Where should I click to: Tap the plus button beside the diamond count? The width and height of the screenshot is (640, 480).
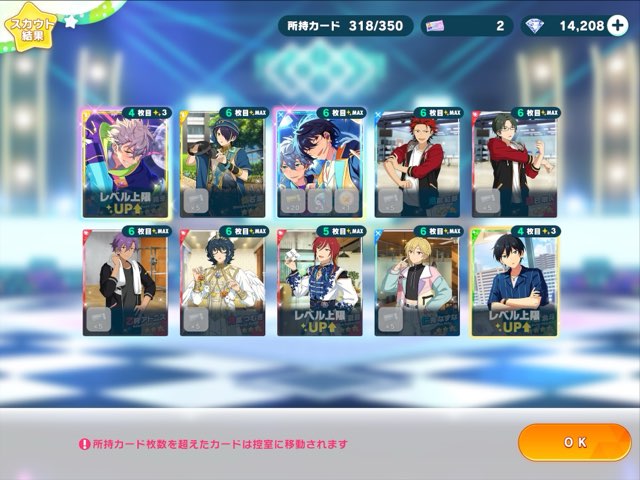617,25
